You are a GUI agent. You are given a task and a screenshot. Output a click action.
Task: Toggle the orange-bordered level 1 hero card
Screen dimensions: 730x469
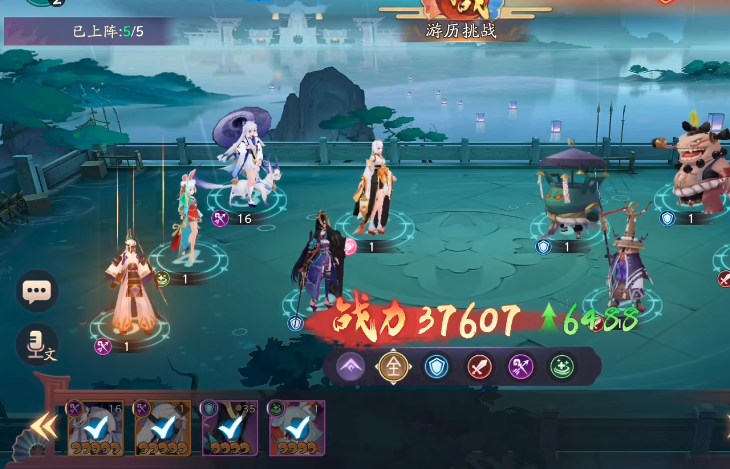[162, 427]
